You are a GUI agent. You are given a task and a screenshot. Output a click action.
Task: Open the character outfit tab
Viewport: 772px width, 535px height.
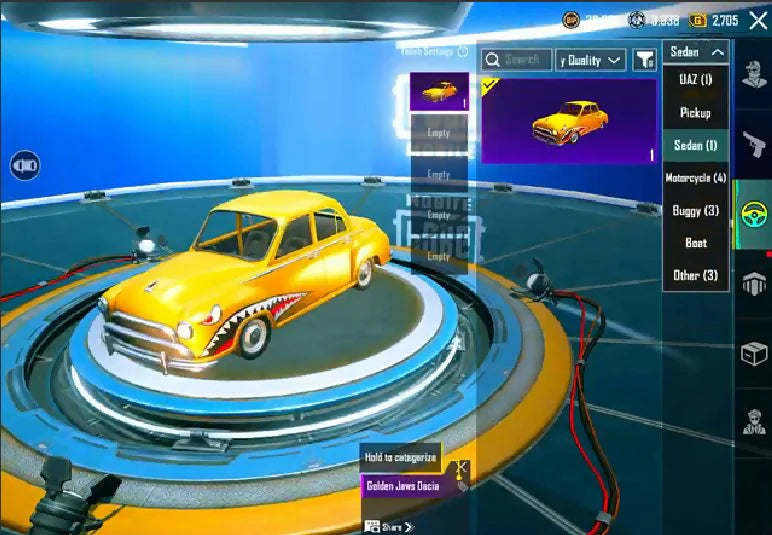coord(753,74)
